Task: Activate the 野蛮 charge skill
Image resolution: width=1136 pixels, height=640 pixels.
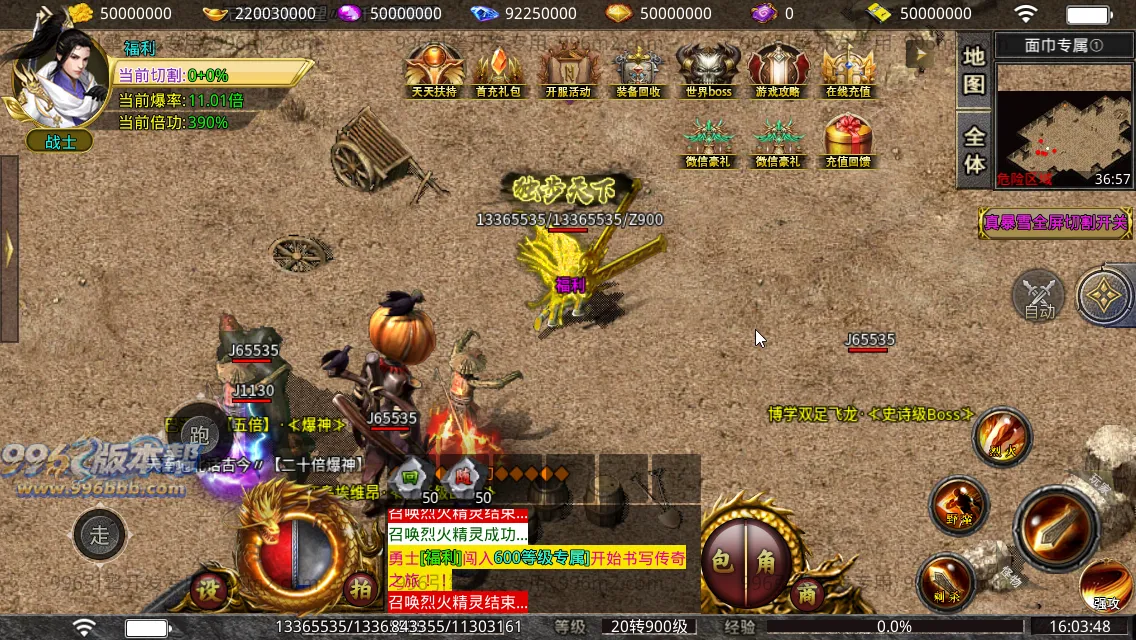Action: point(959,505)
